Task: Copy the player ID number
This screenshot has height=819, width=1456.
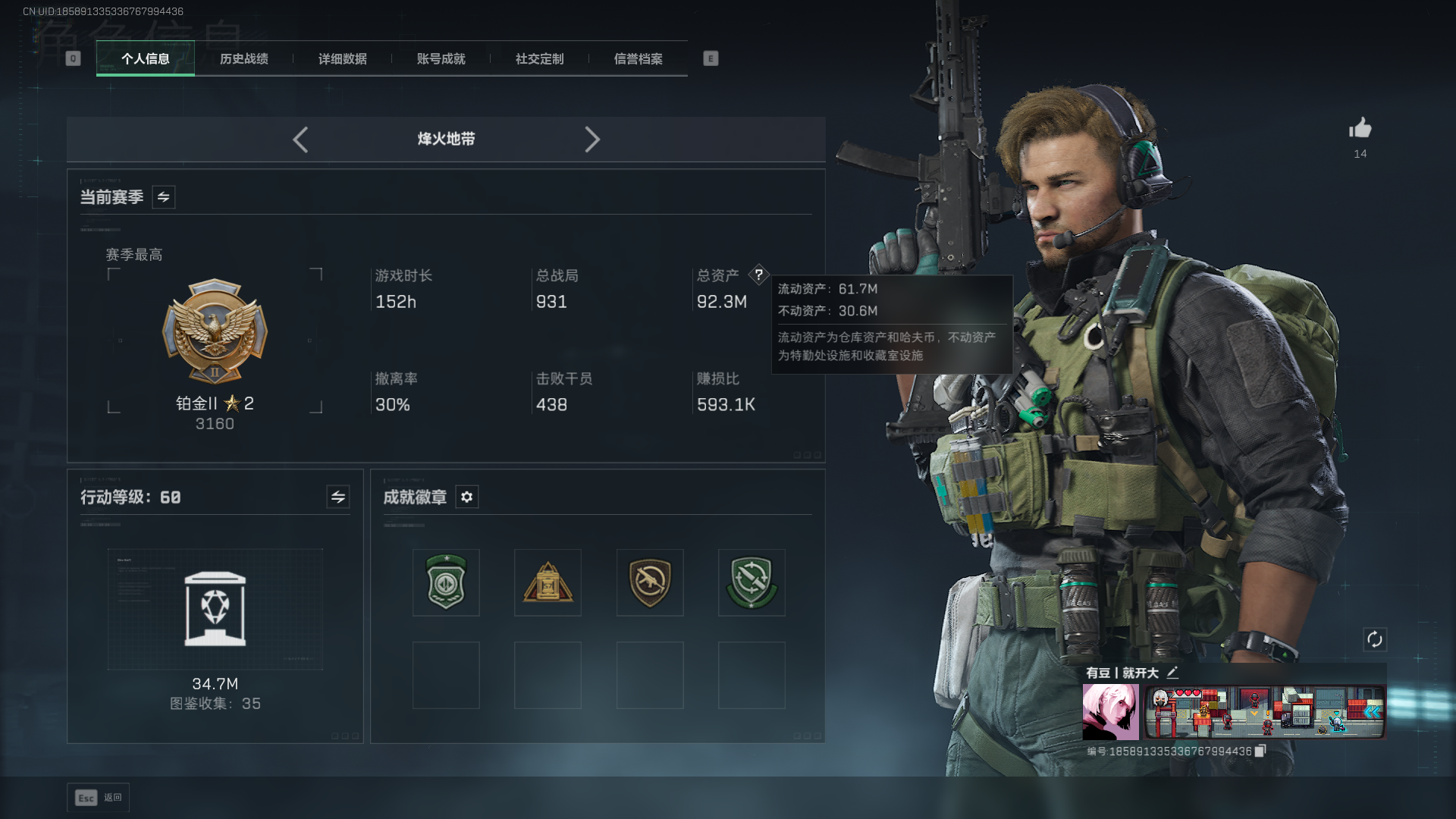Action: click(x=1260, y=751)
